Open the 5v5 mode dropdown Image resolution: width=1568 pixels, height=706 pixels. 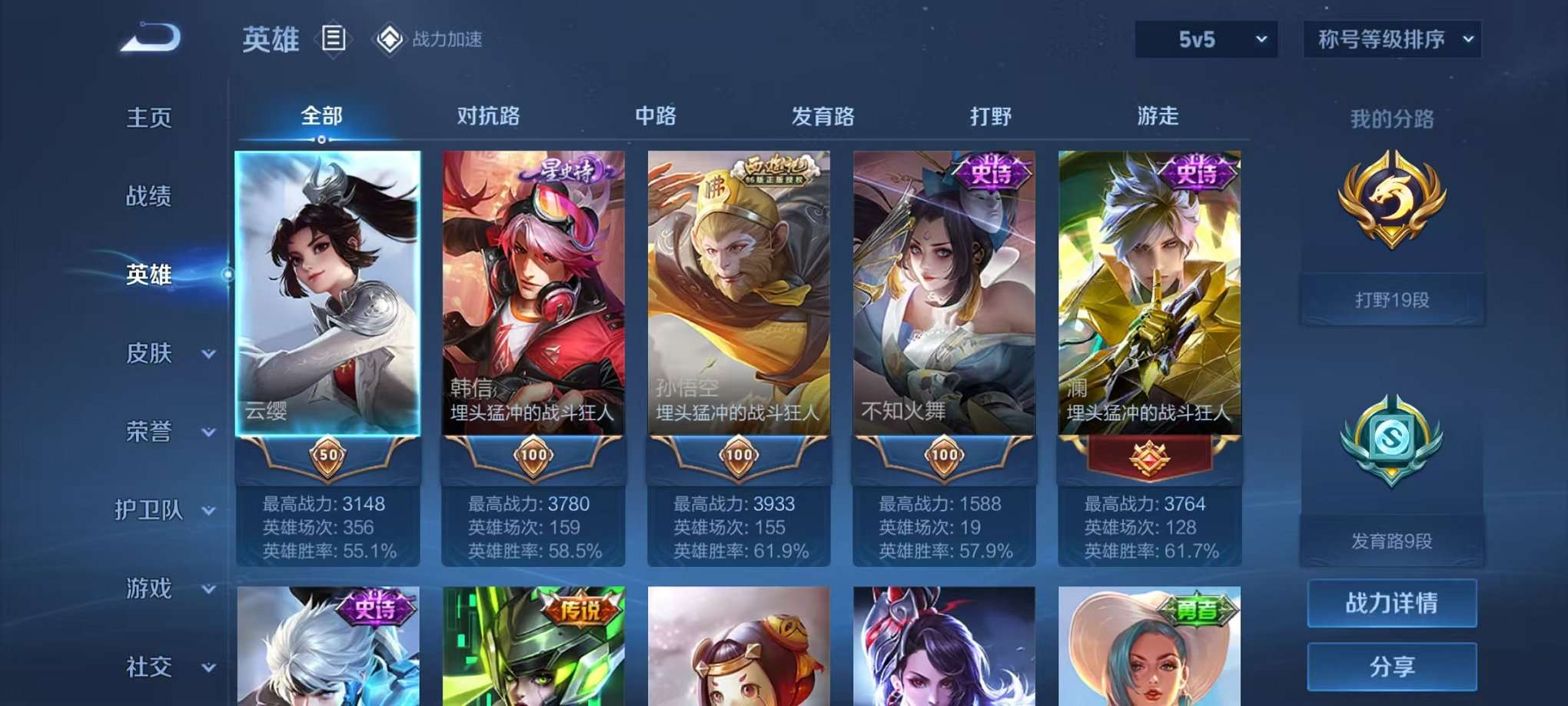(1204, 38)
